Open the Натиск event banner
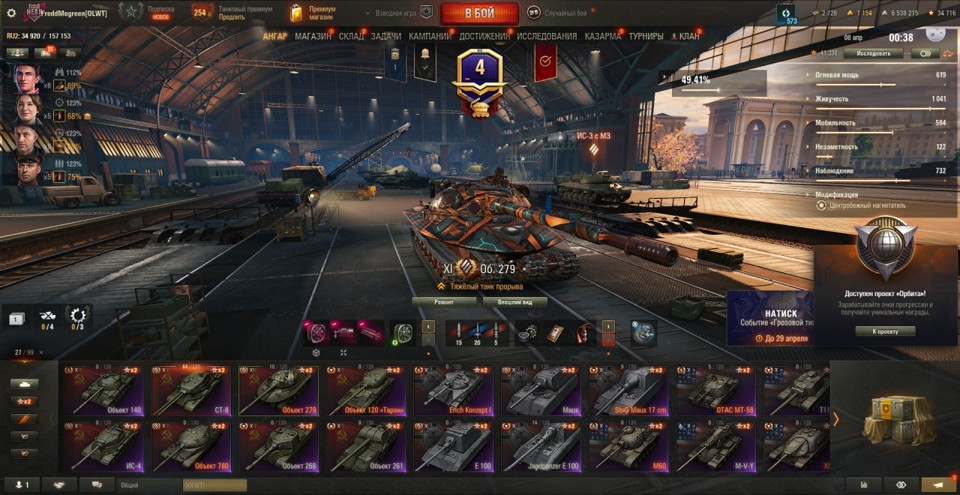The width and height of the screenshot is (960, 495). 768,318
